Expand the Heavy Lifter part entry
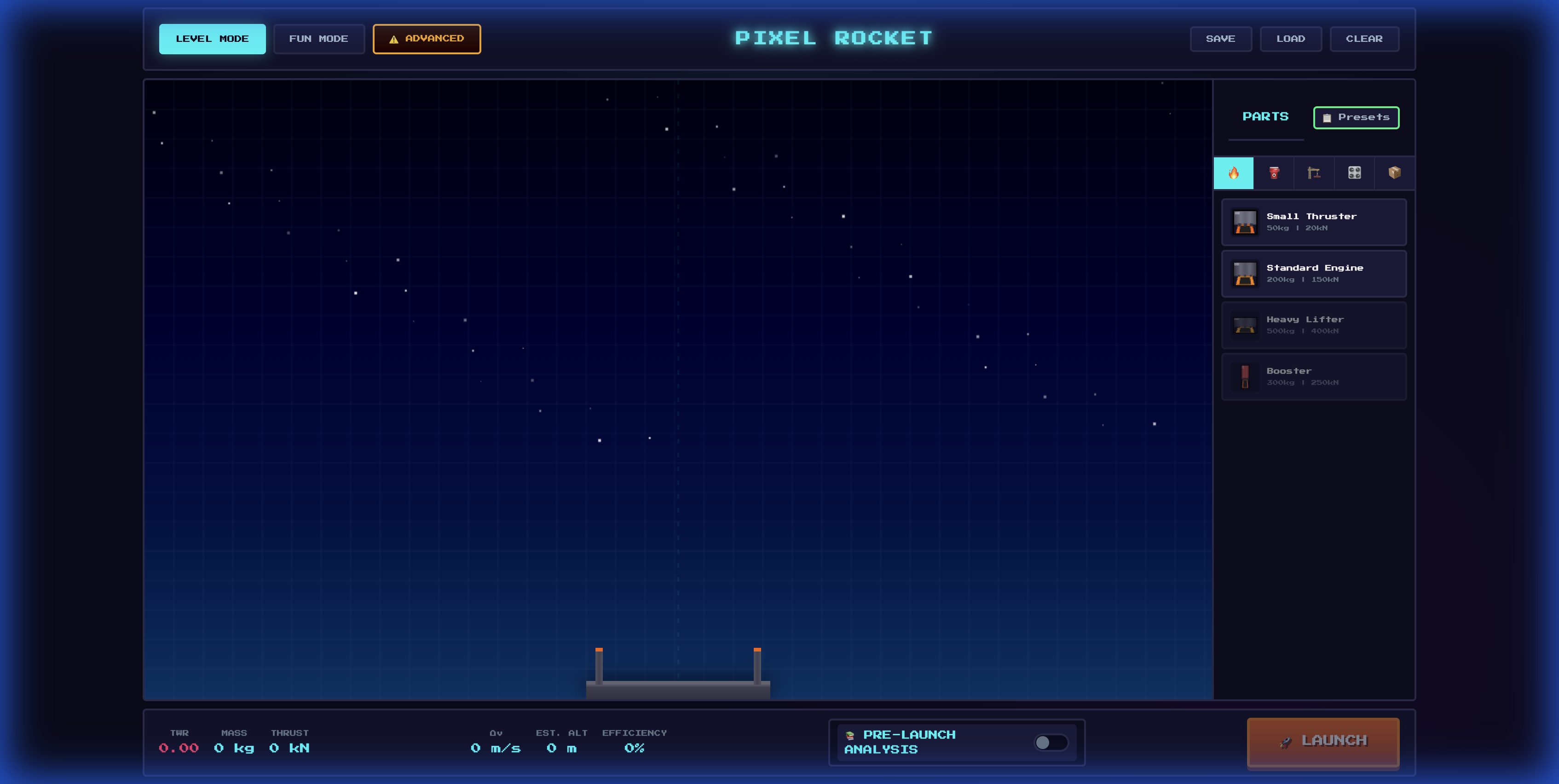The width and height of the screenshot is (1559, 784). point(1313,325)
